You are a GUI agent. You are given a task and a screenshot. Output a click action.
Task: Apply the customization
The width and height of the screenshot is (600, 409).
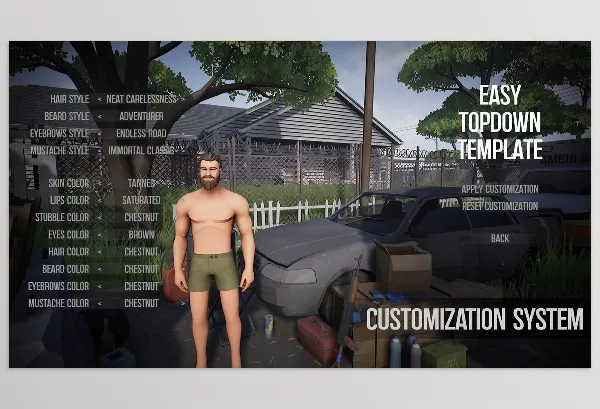[x=499, y=189]
